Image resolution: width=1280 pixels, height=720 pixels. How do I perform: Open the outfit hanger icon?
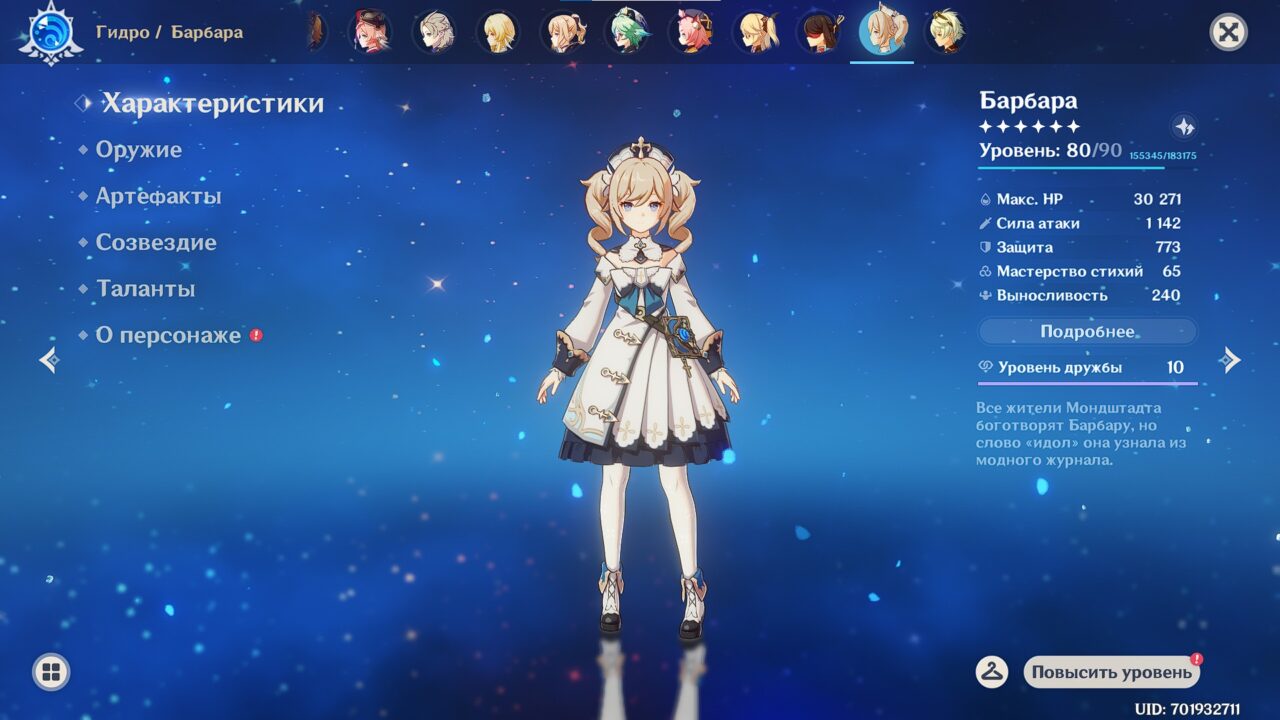(x=991, y=672)
